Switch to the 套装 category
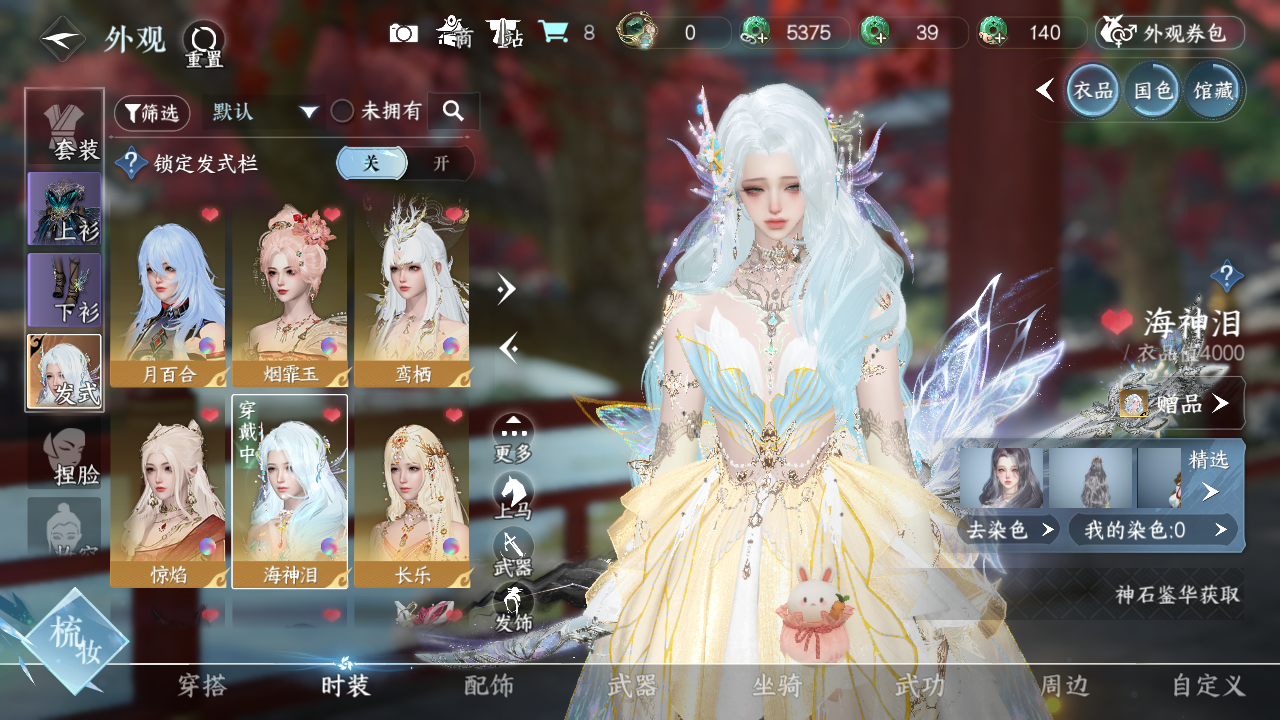Screen dimensions: 1280x720 click(65, 130)
